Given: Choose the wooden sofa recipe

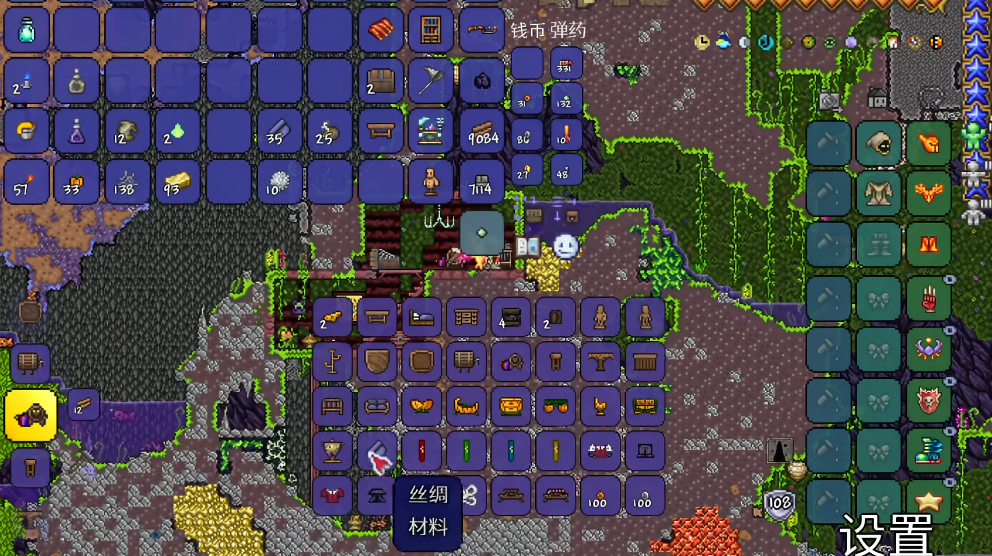Looking at the screenshot, I should [377, 406].
